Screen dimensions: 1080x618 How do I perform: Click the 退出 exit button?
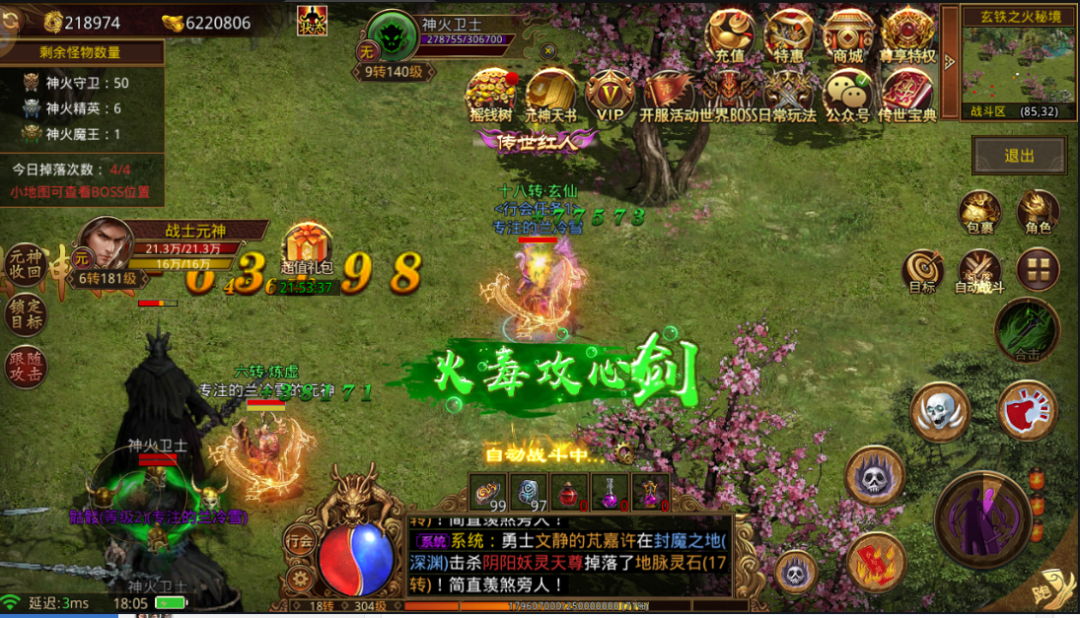pos(1020,156)
